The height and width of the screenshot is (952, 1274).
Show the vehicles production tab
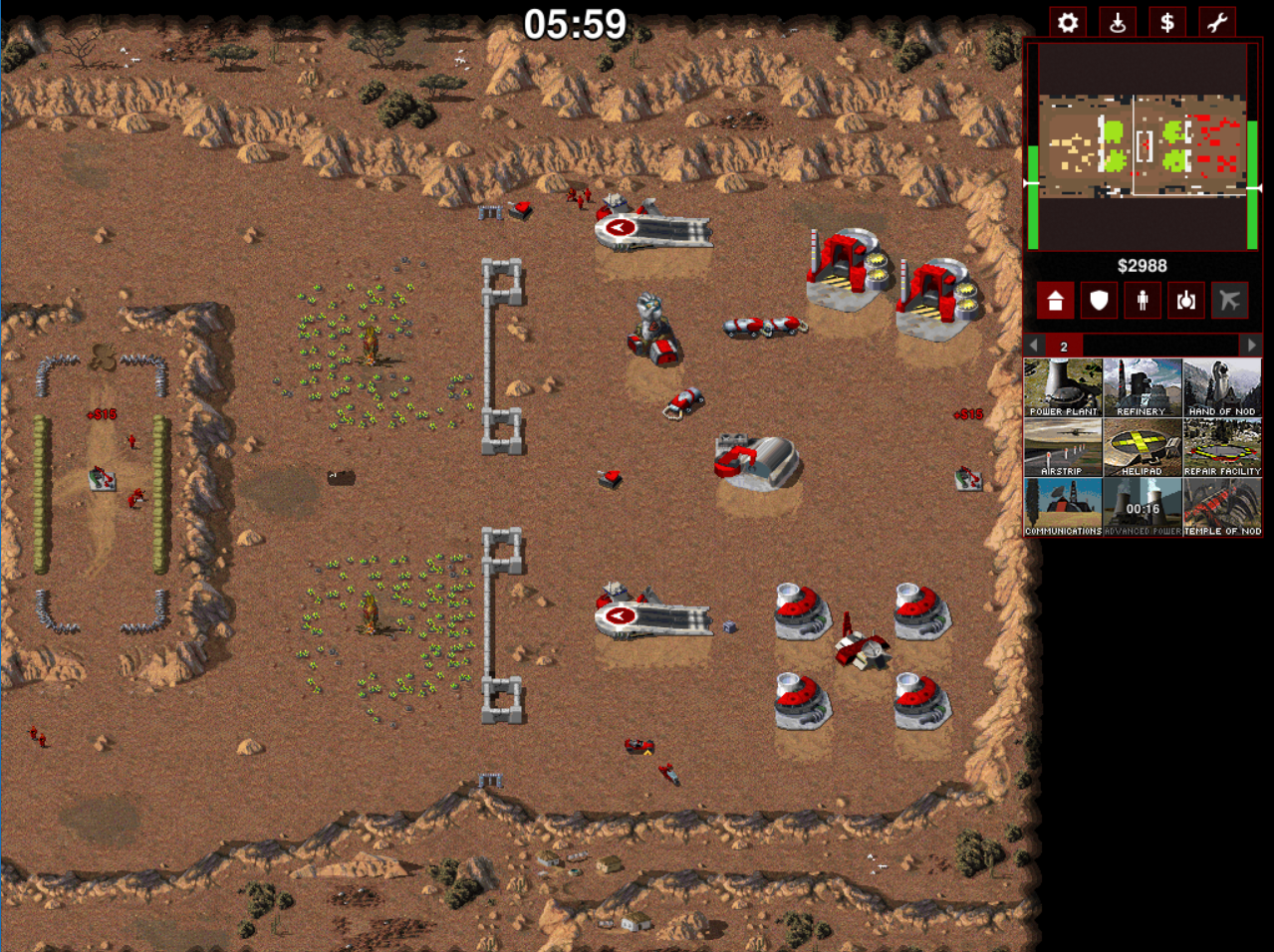[x=1186, y=301]
